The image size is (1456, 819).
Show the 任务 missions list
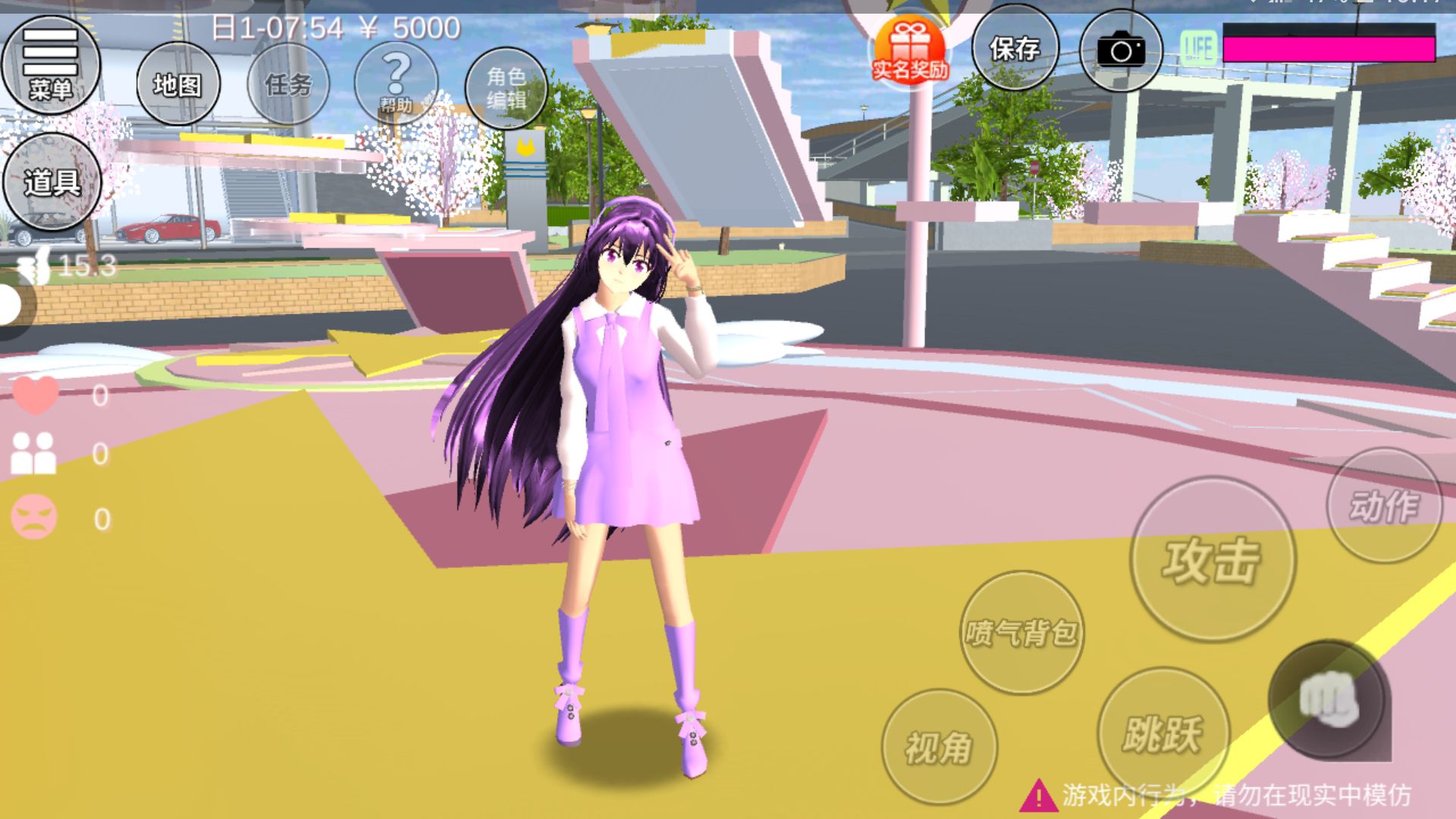tap(288, 84)
